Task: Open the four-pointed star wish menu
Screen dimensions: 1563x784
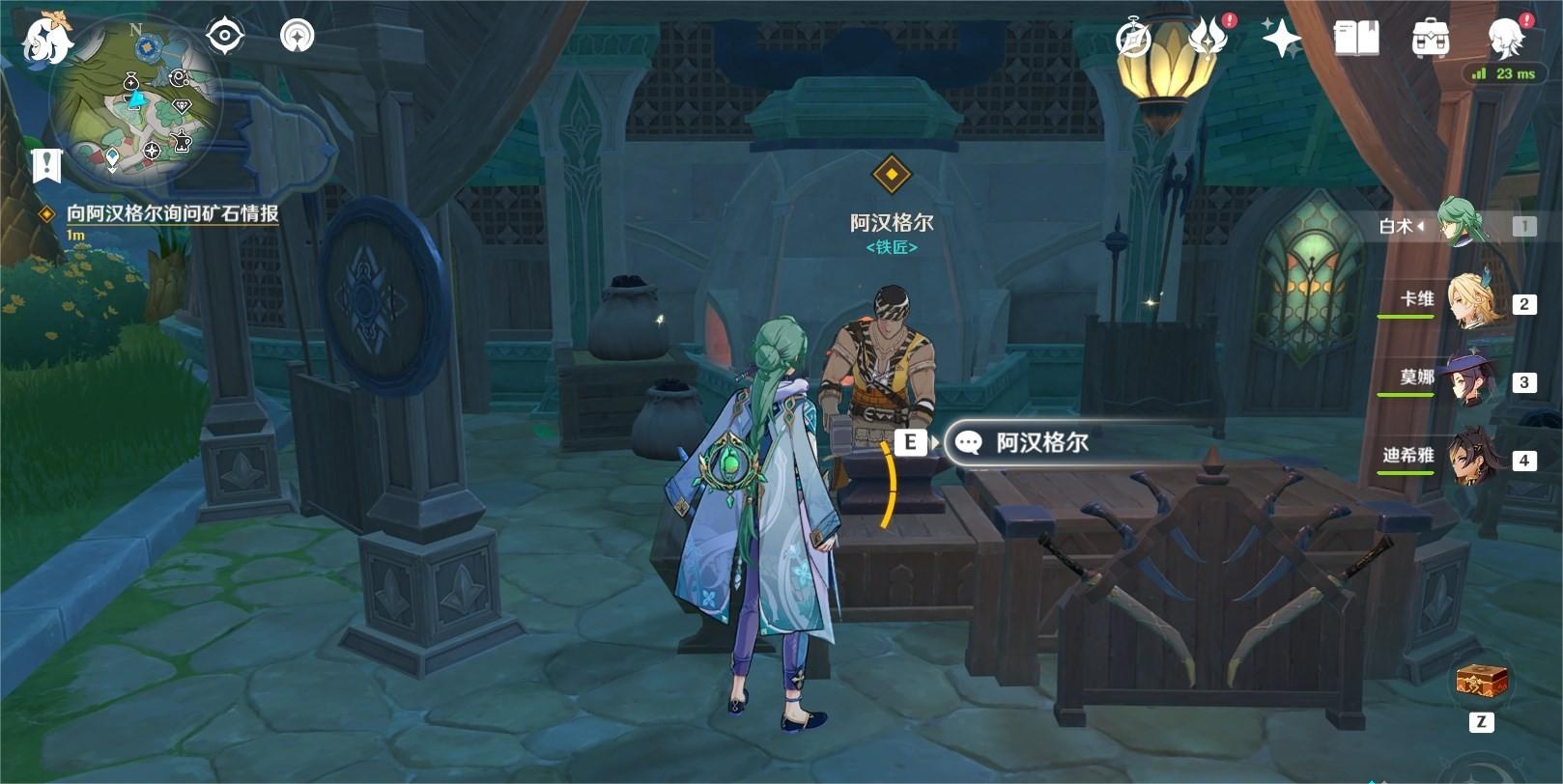Action: pyautogui.click(x=1282, y=40)
